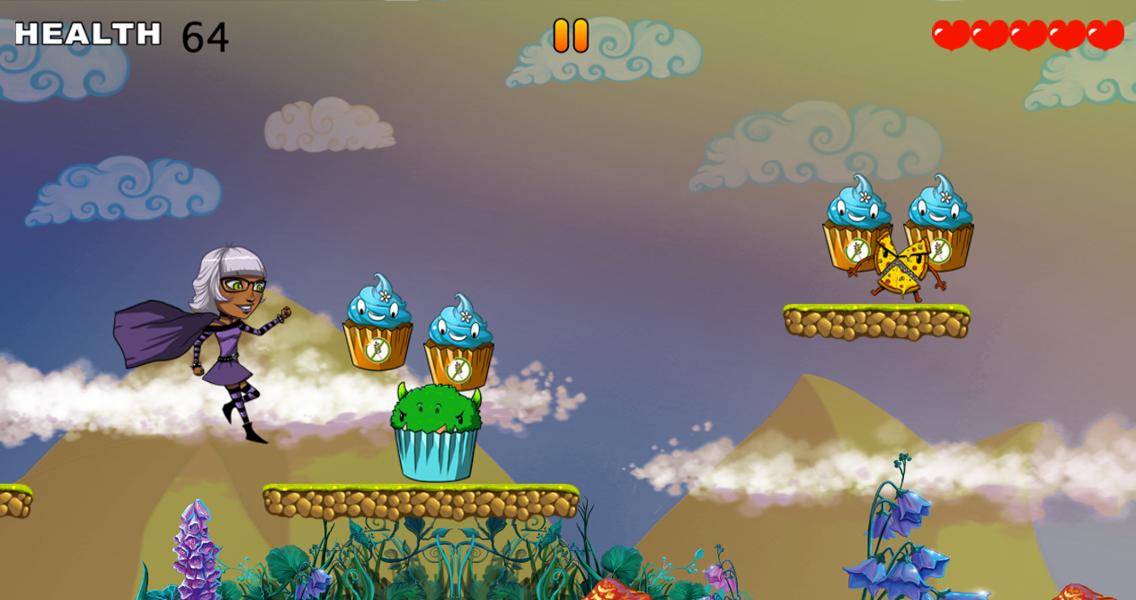Pause the game with the orange button
Screen dimensions: 1136x600
[x=571, y=36]
